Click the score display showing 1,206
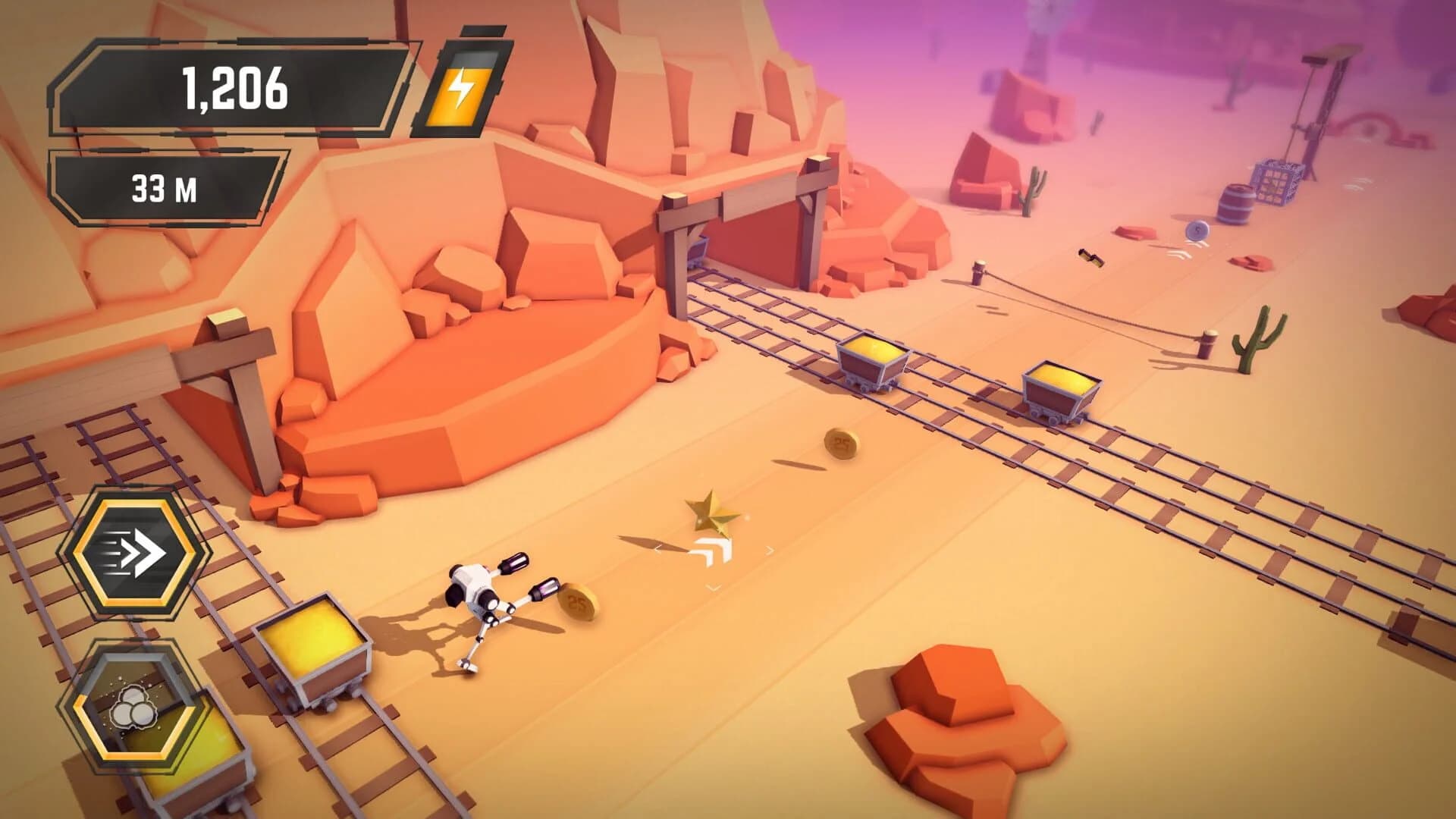Viewport: 1456px width, 819px height. tap(235, 89)
